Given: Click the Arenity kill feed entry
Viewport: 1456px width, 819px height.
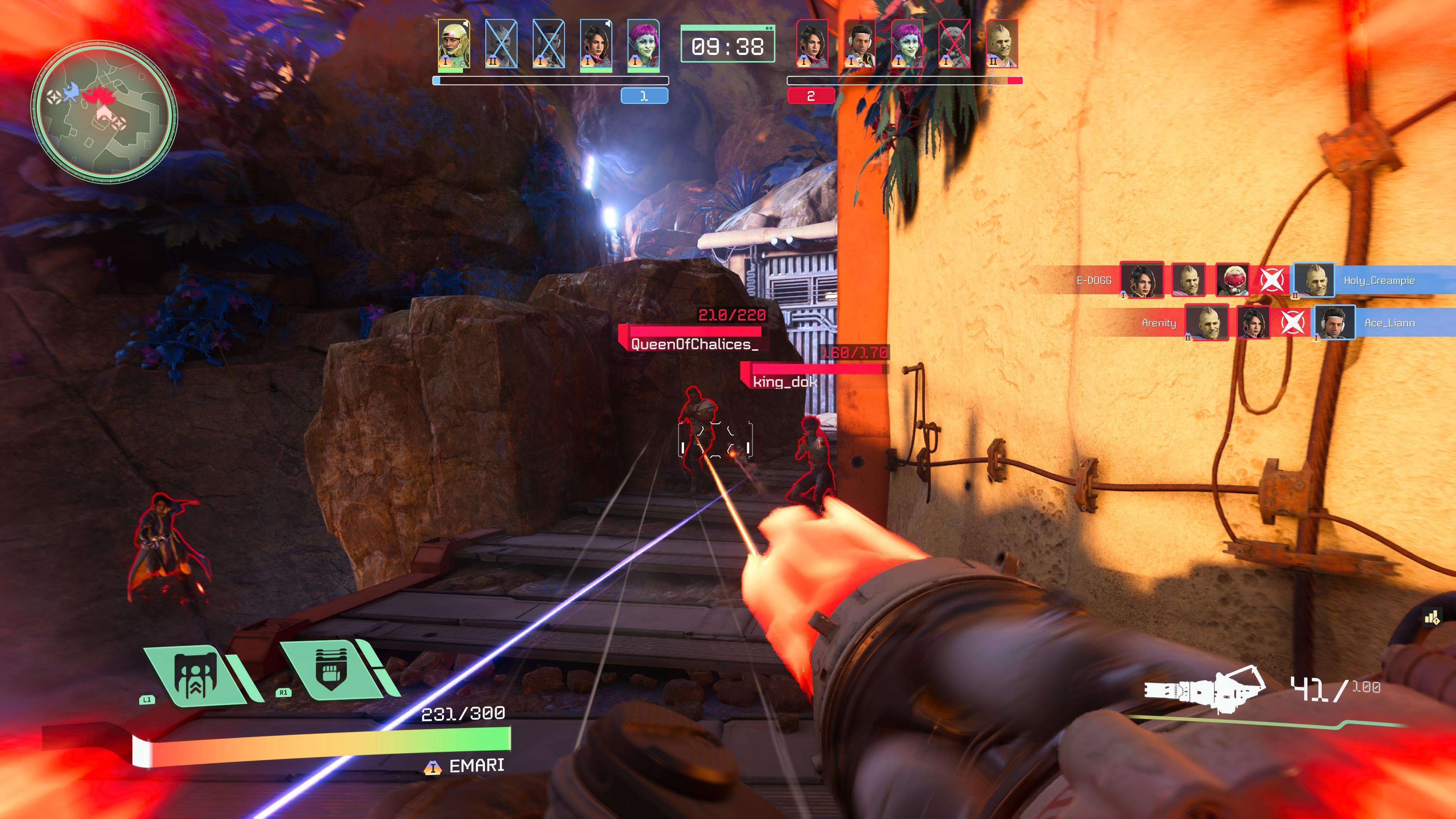Looking at the screenshot, I should point(1159,323).
